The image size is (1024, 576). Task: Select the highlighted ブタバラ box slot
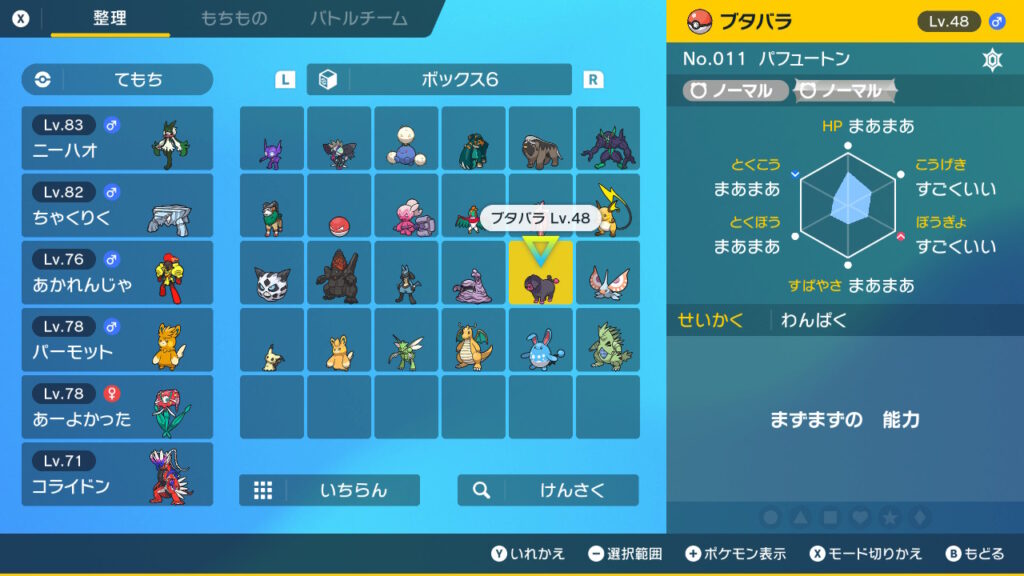tap(541, 273)
